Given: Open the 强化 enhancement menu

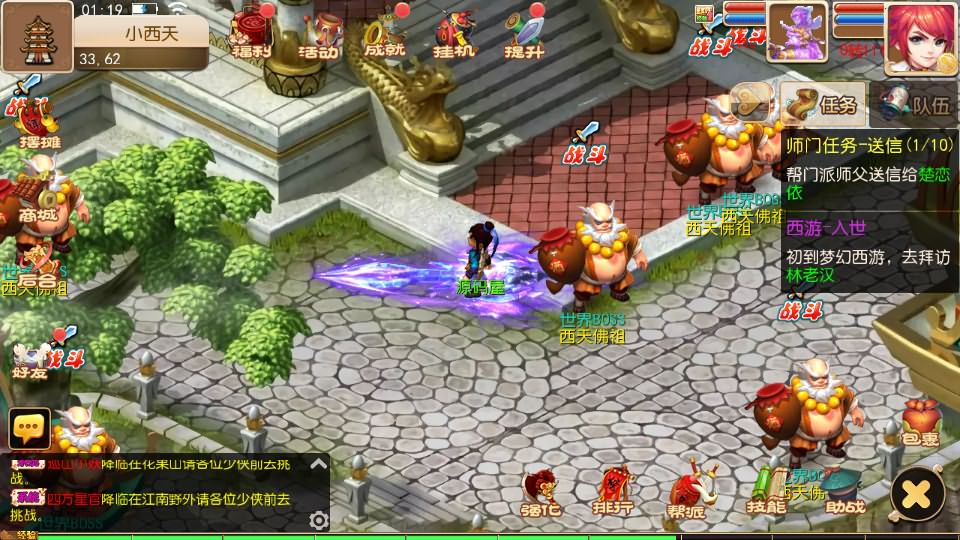Looking at the screenshot, I should click(542, 492).
